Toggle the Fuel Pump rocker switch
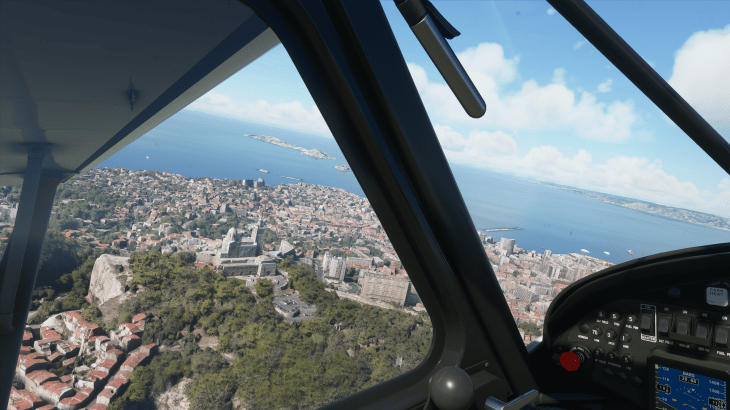The height and width of the screenshot is (410, 730). point(720,335)
